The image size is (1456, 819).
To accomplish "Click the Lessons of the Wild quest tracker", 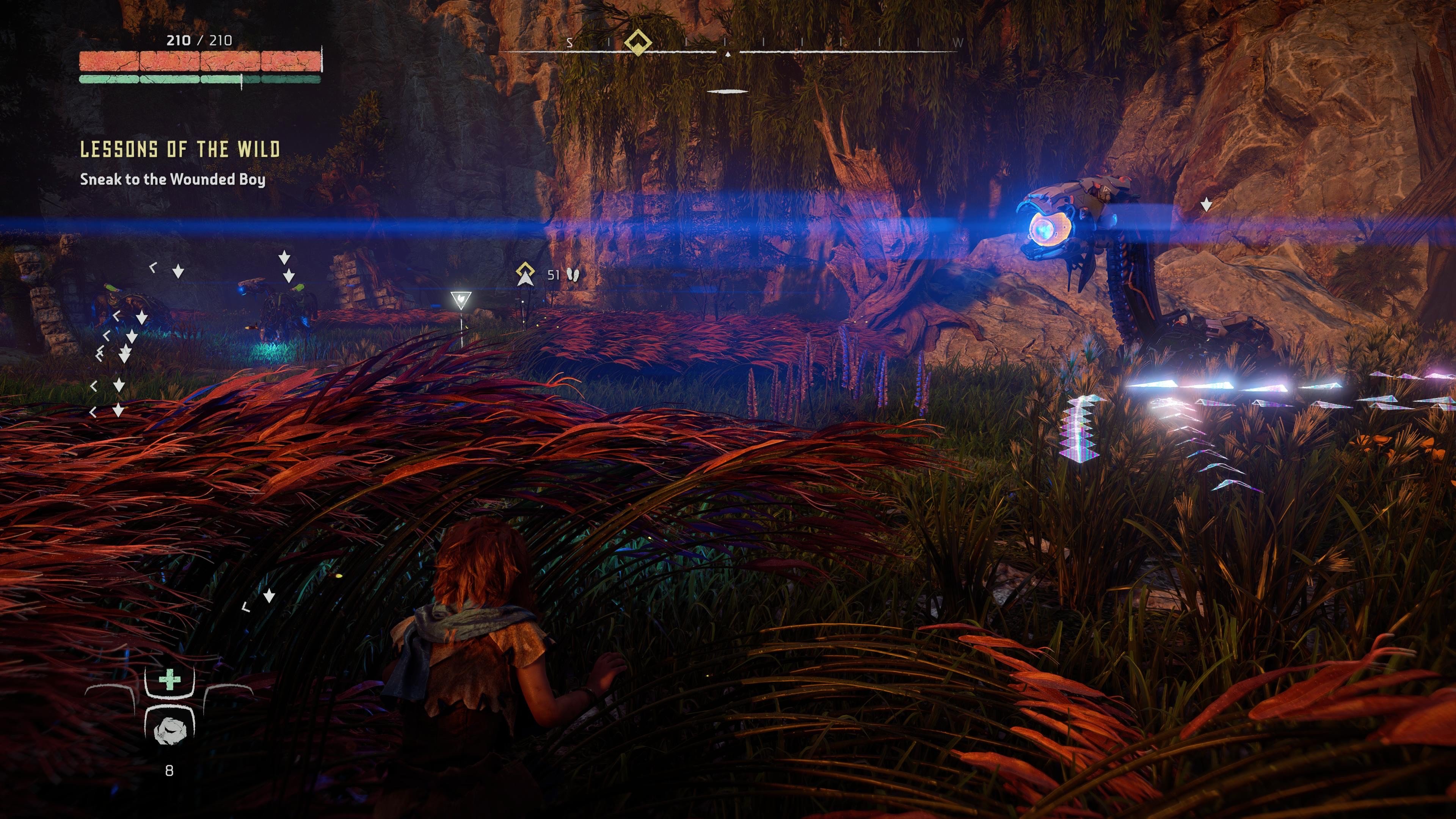I will pyautogui.click(x=180, y=149).
